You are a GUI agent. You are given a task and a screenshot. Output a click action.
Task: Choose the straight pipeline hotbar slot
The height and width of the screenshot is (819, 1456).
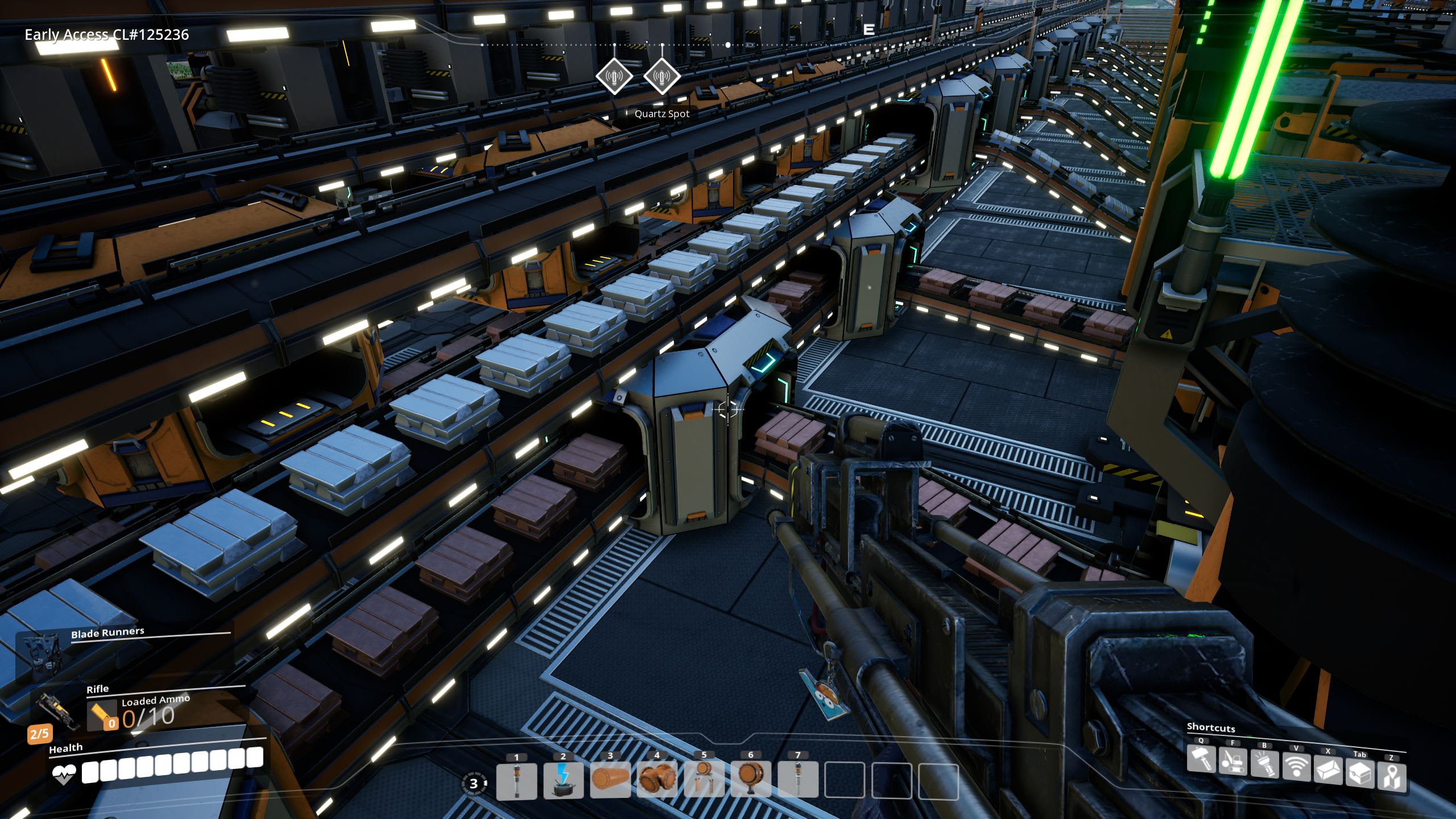point(610,780)
